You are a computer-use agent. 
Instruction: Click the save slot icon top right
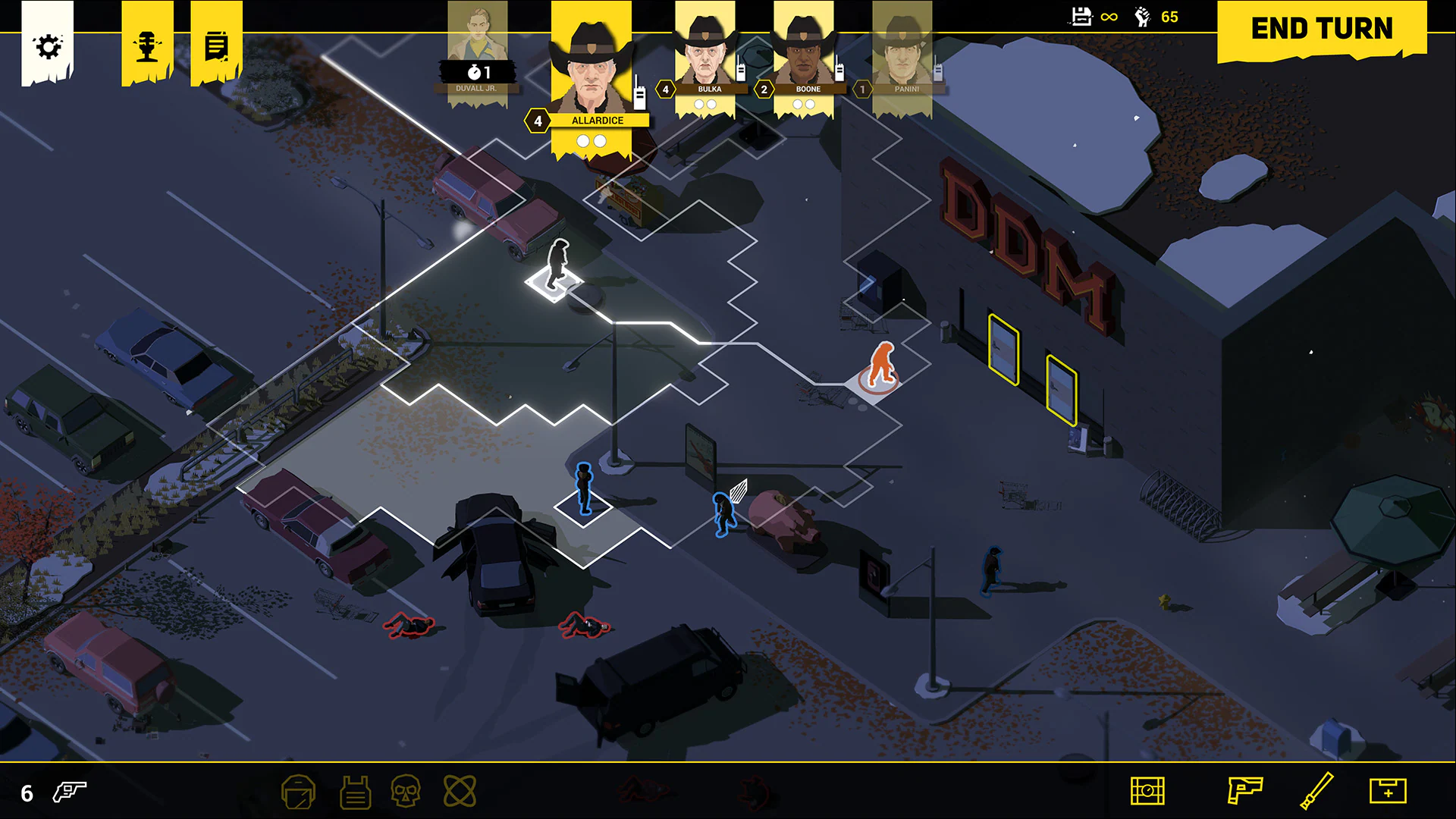1081,17
